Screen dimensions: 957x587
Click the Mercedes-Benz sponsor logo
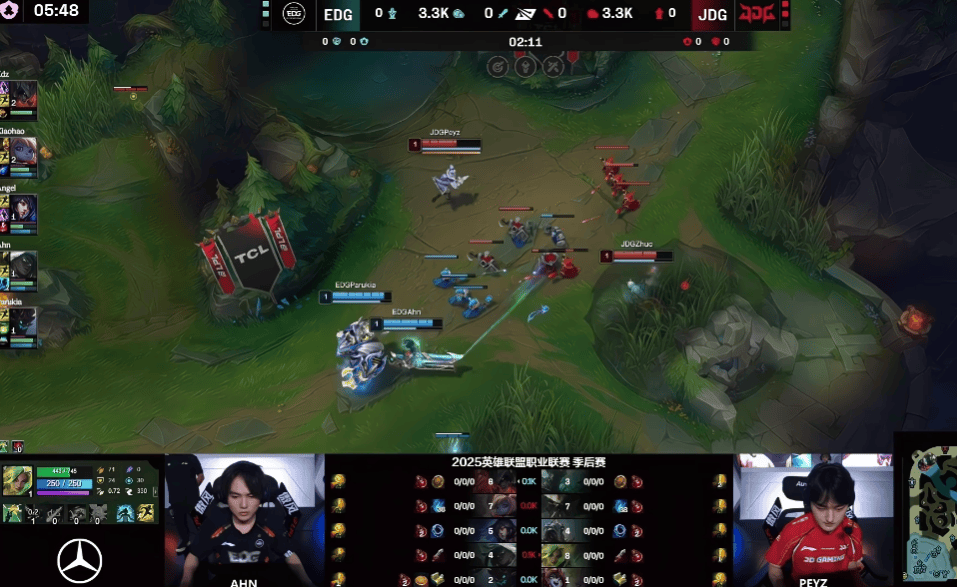(80, 560)
